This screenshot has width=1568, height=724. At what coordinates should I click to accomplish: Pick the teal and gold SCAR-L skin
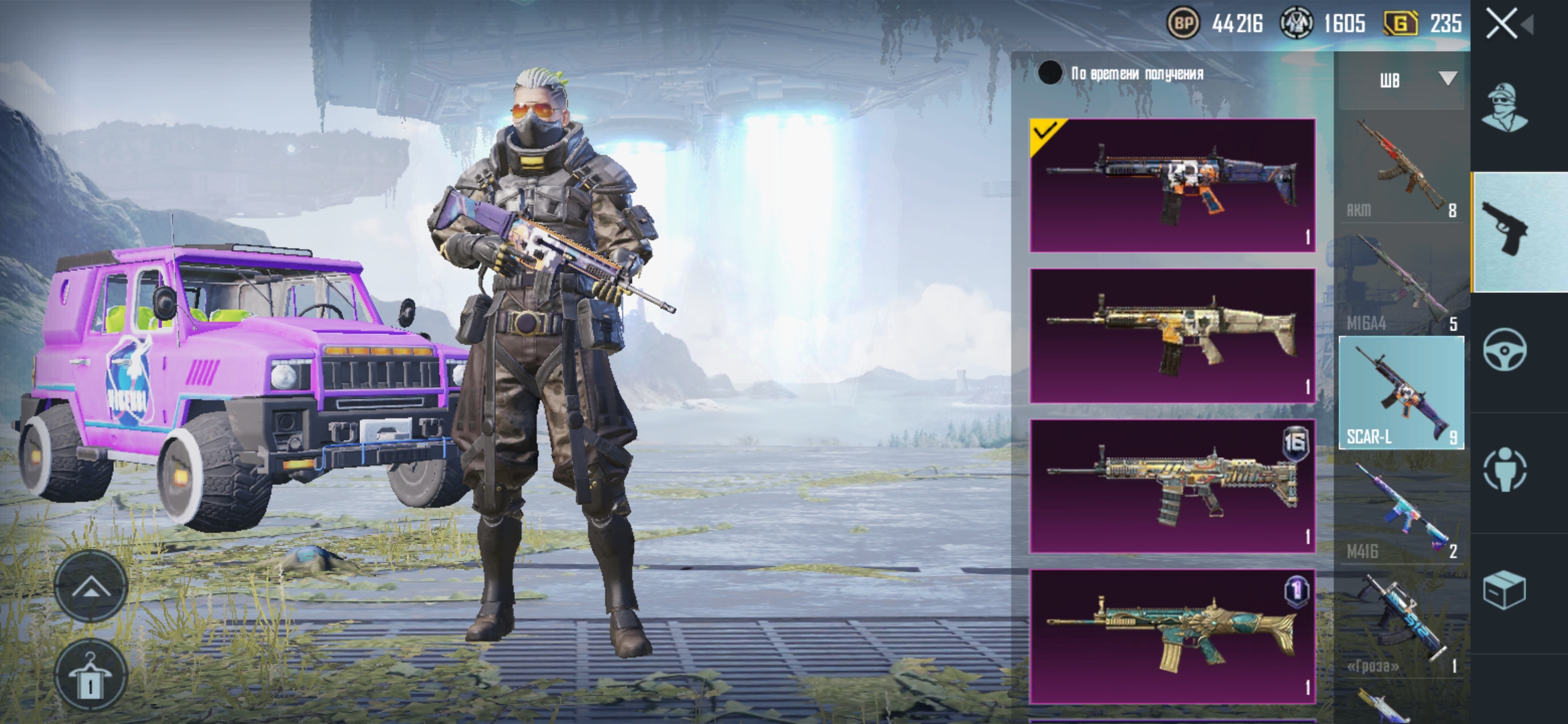click(x=1173, y=636)
